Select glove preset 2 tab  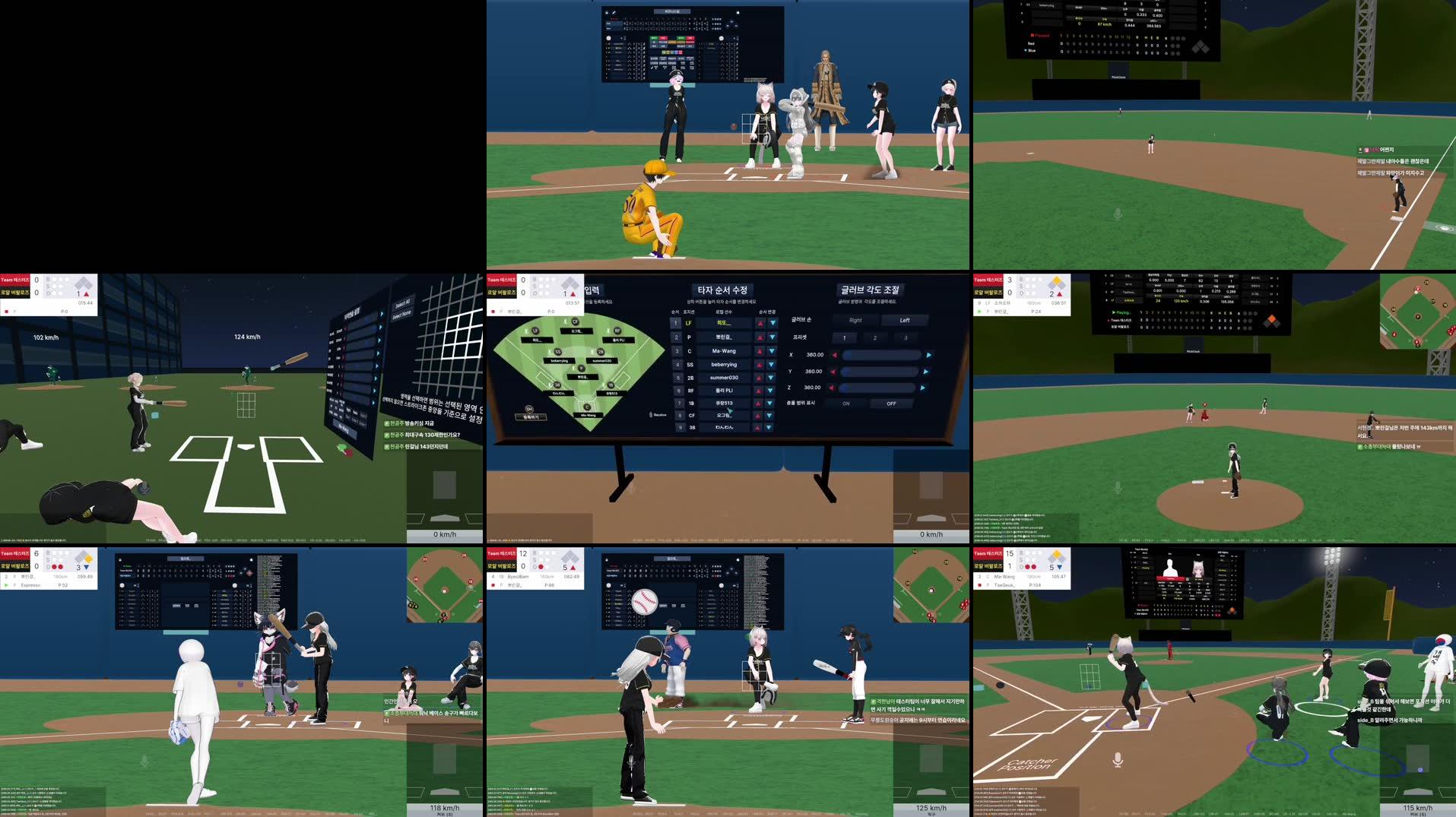click(x=875, y=338)
